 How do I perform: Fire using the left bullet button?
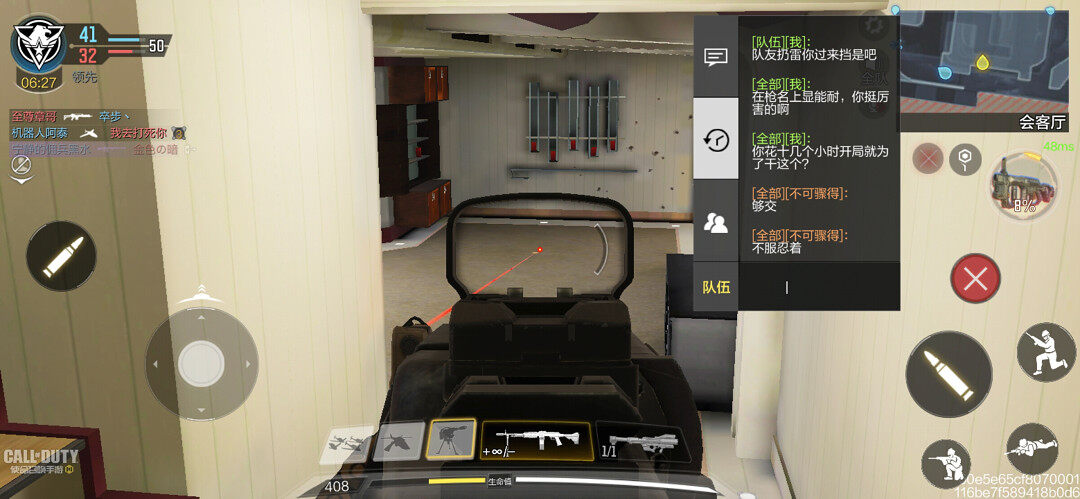61,256
